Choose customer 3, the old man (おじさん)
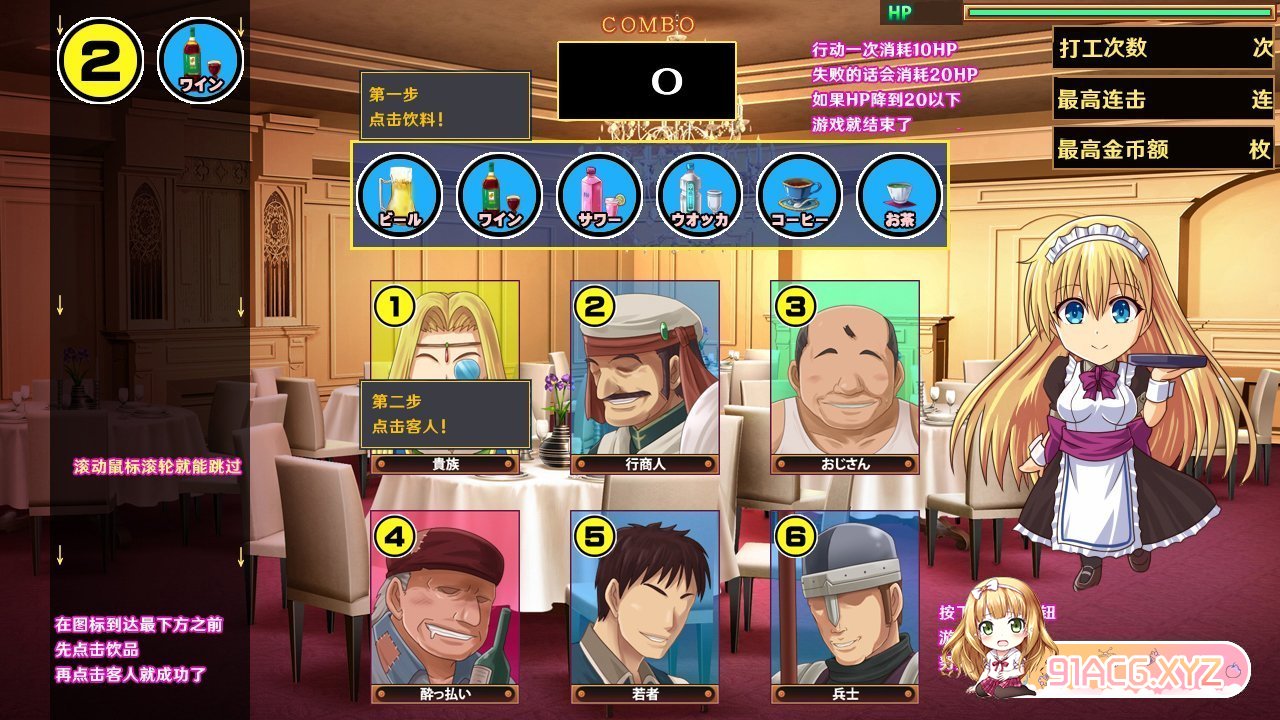Image resolution: width=1280 pixels, height=720 pixels. tap(845, 375)
